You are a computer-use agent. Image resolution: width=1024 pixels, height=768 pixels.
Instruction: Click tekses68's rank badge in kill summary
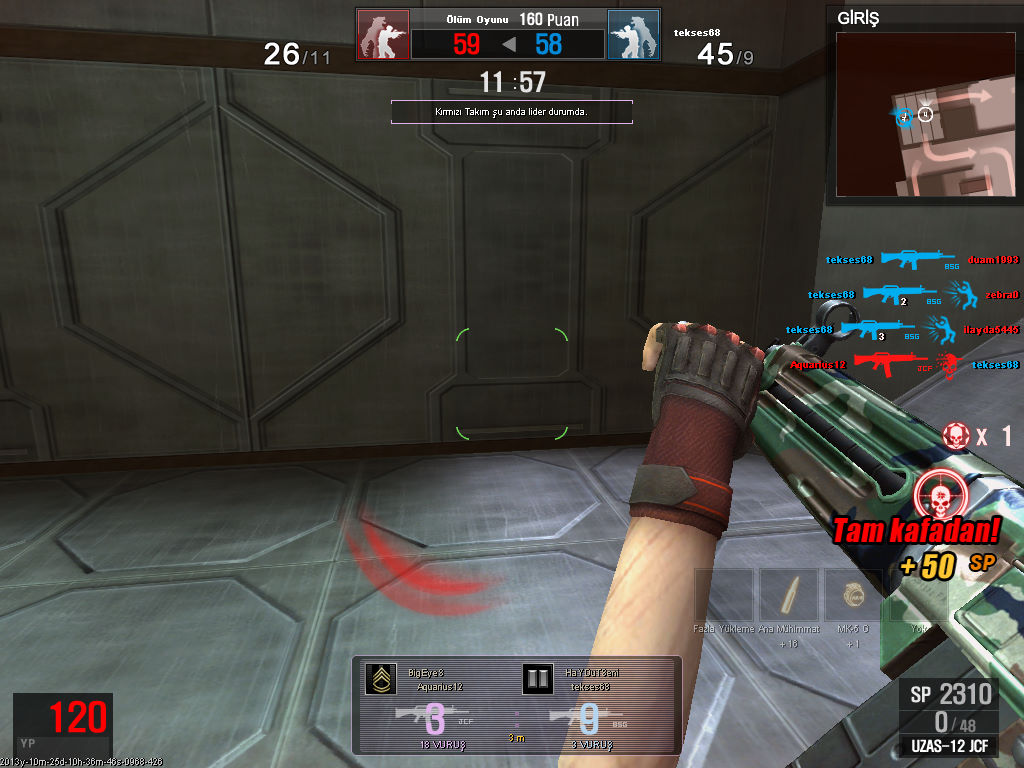coord(537,679)
